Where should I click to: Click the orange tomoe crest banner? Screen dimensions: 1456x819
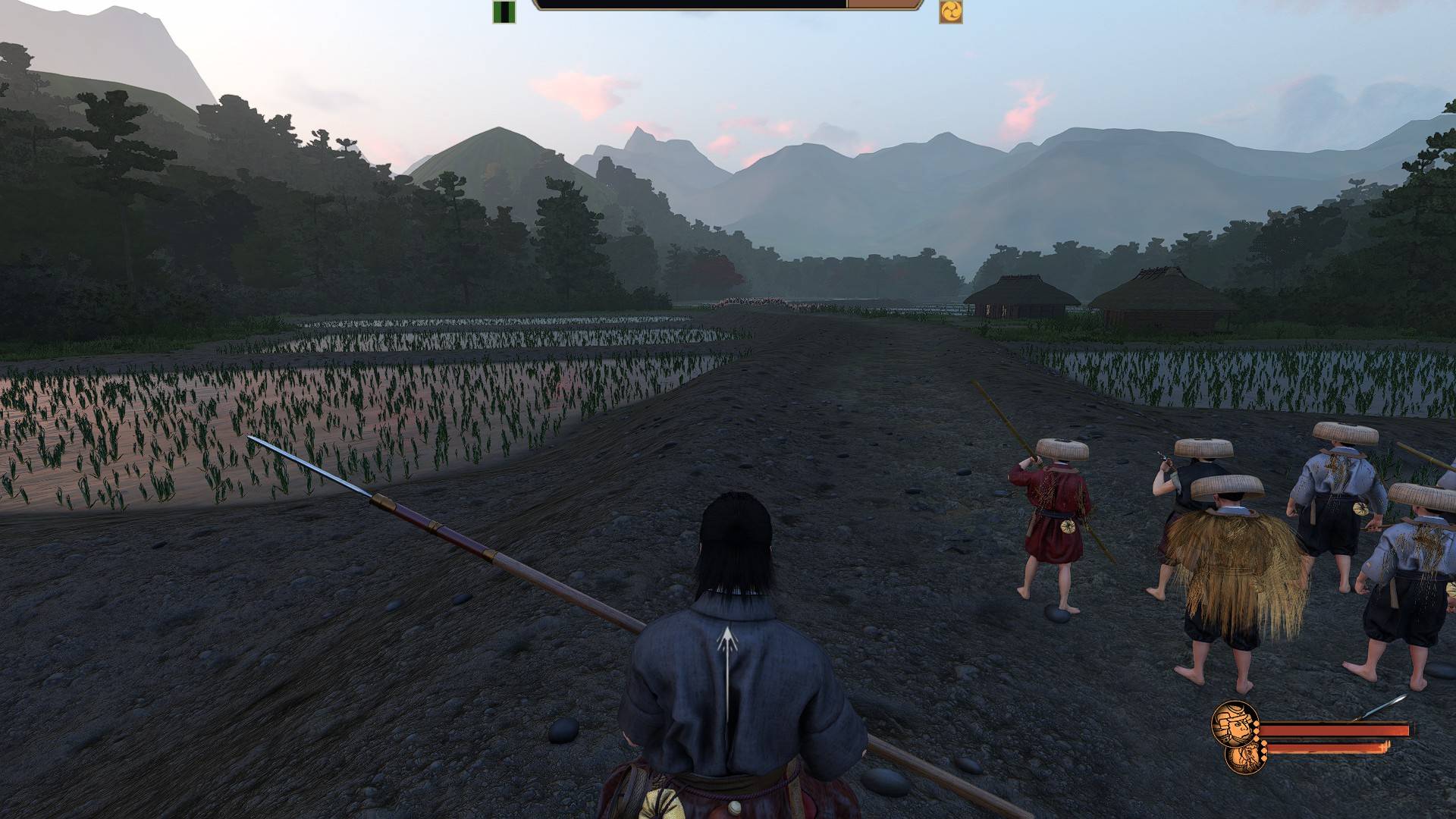(950, 11)
